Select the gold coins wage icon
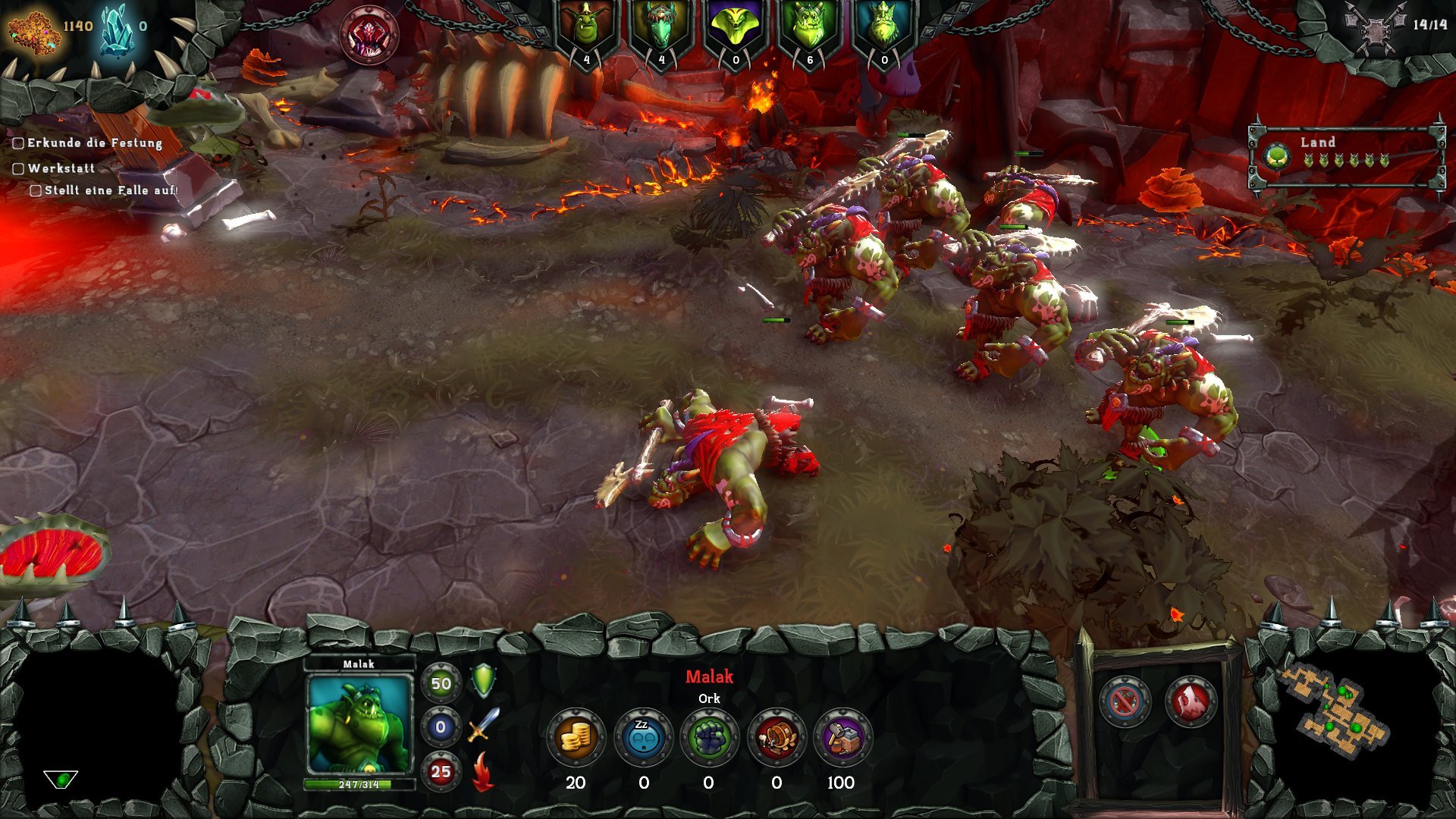 pos(576,738)
